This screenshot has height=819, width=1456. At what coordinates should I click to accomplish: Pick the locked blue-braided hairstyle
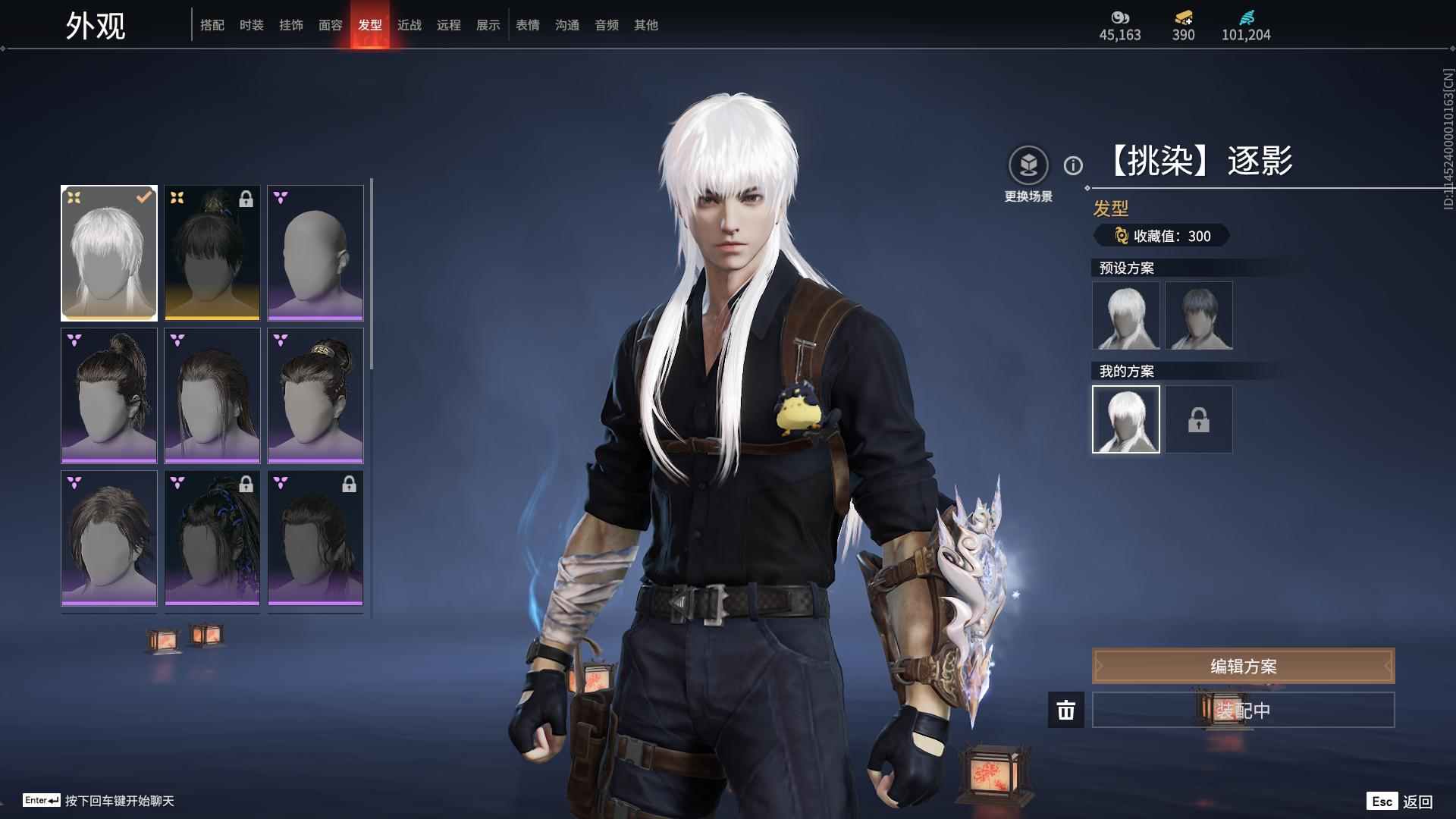tap(212, 538)
